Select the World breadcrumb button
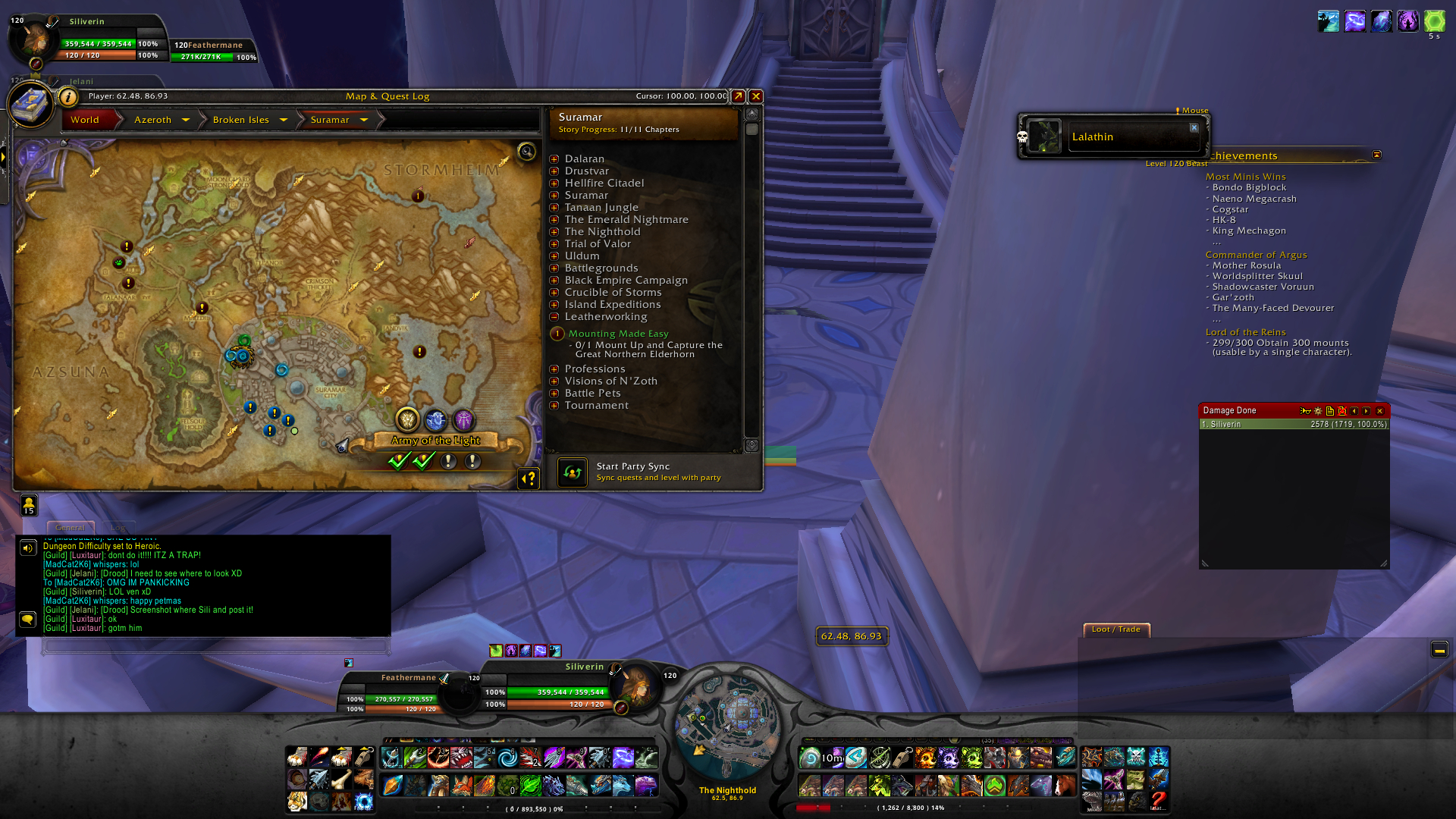 pos(85,120)
